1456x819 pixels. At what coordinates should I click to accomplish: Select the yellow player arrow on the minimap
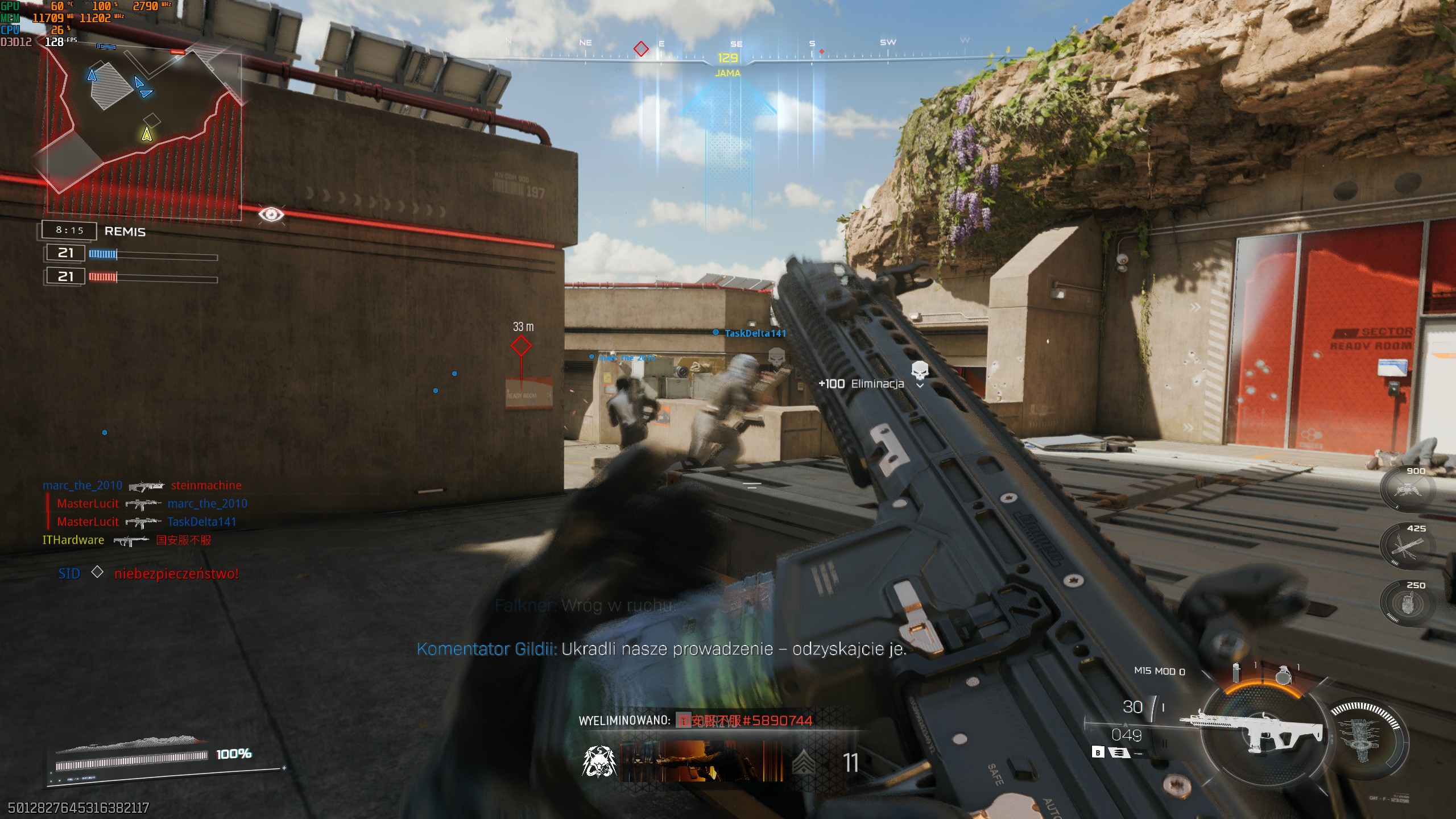point(147,134)
